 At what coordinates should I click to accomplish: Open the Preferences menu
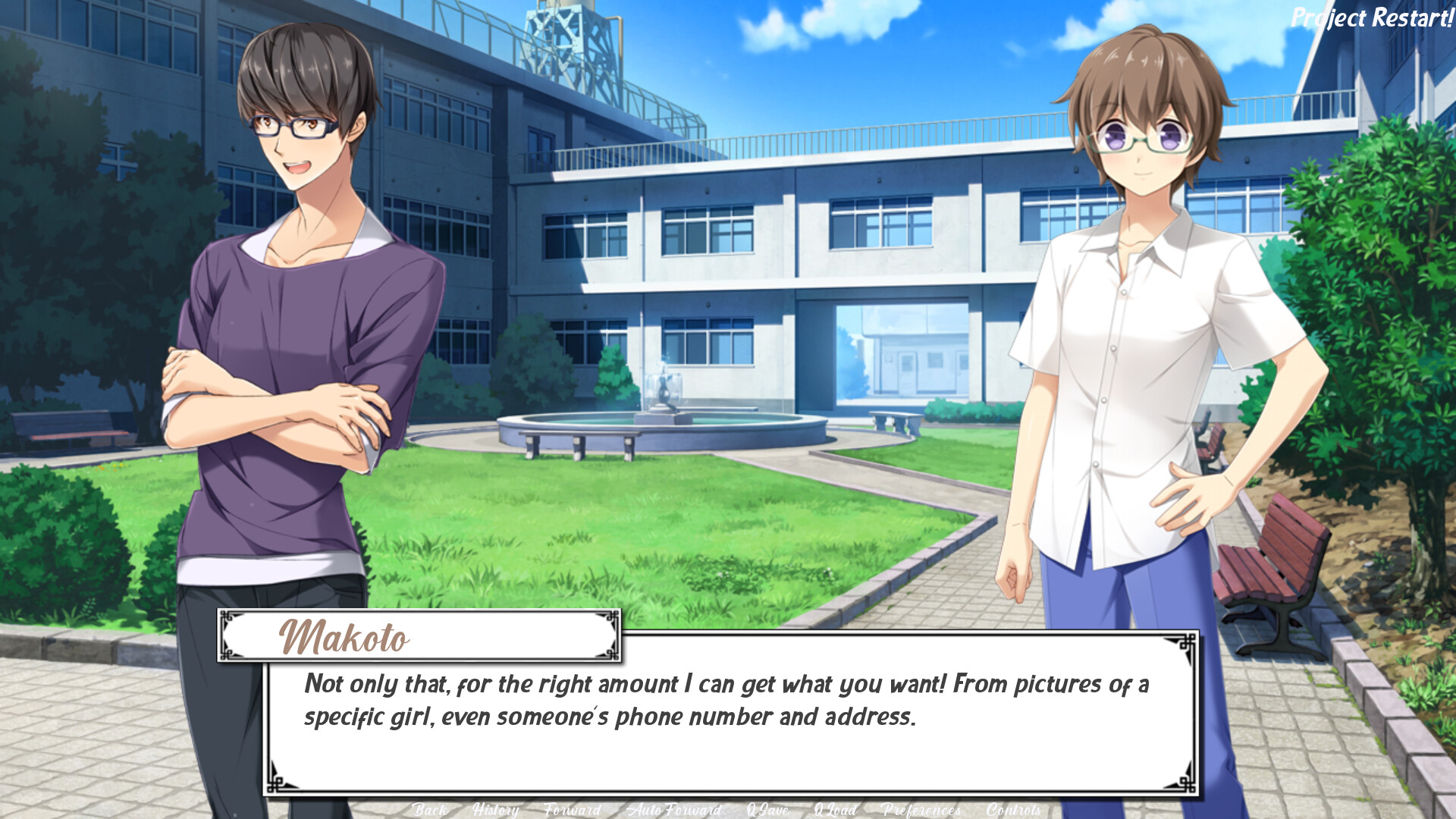tap(921, 810)
